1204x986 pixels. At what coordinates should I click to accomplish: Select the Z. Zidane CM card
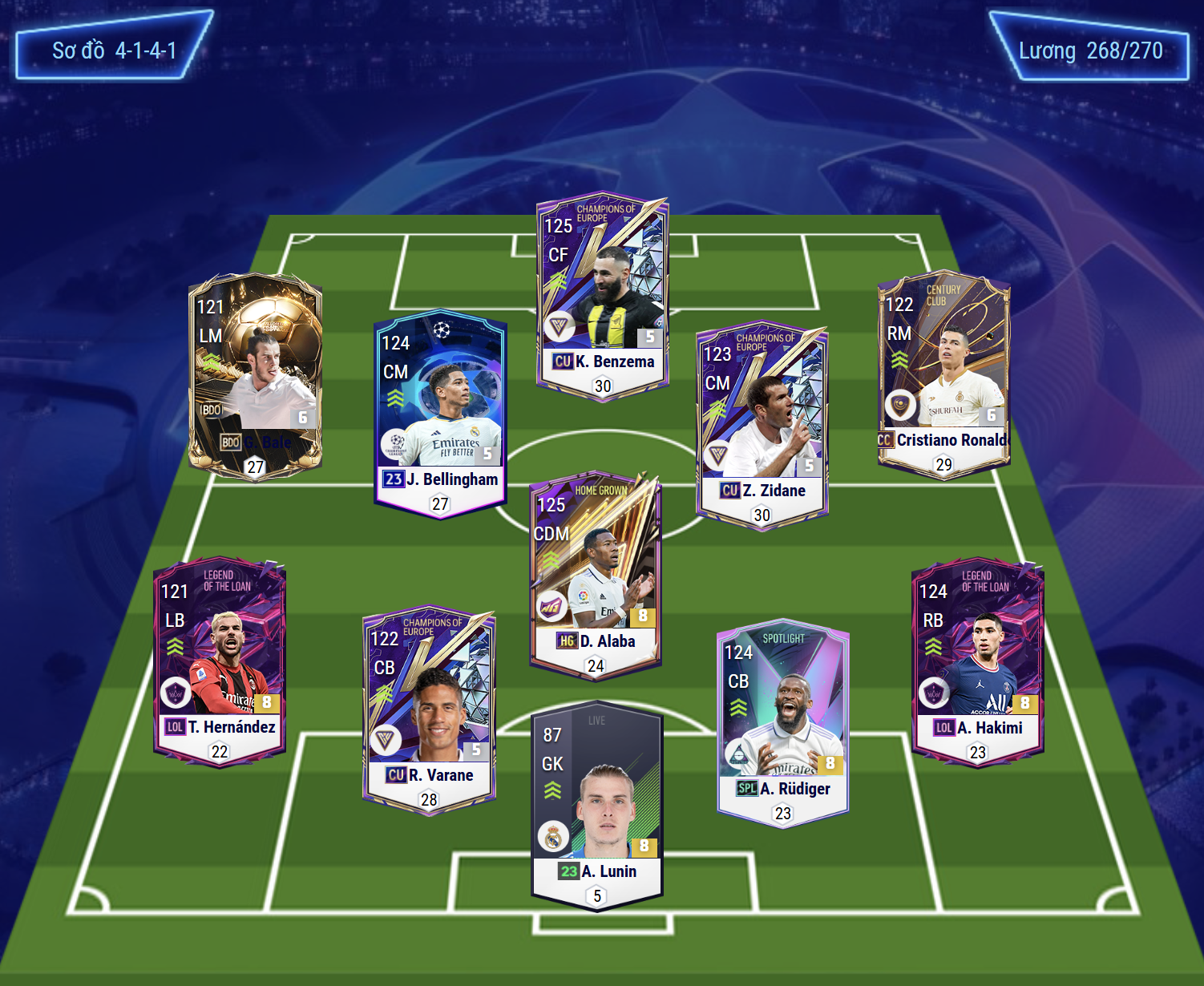pos(762,426)
